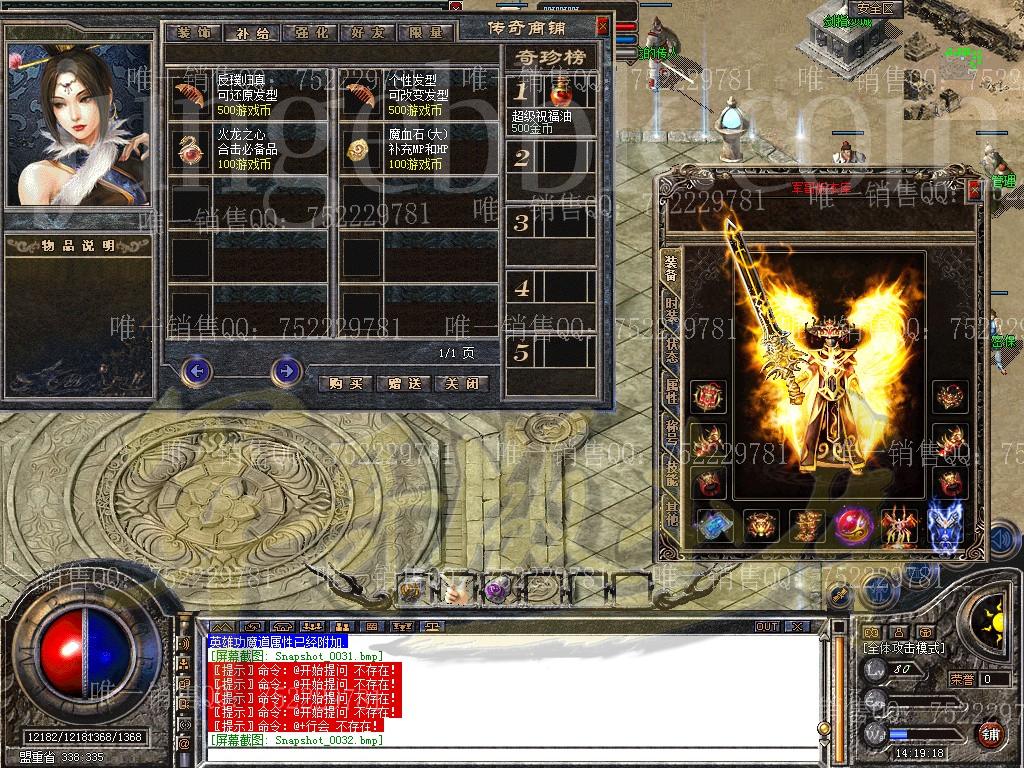This screenshot has height=768, width=1024.
Task: Go to the previous shop page arrow
Action: point(197,371)
